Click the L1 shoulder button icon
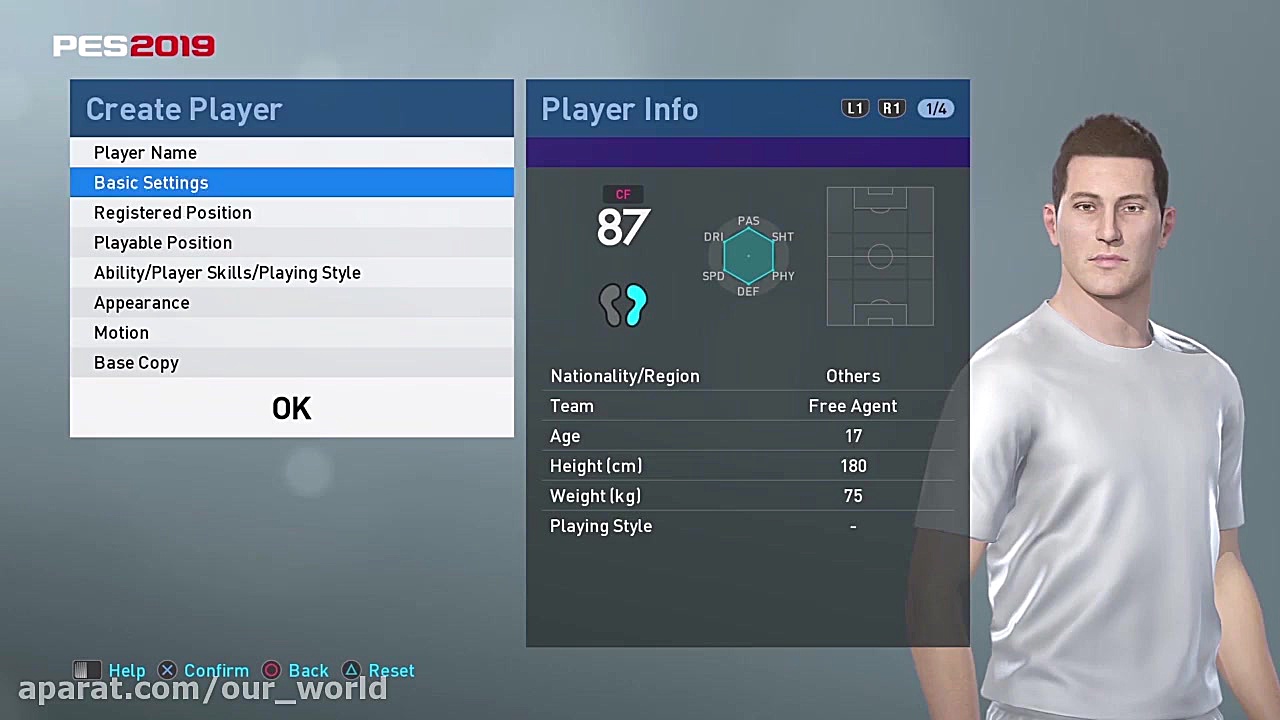 [855, 108]
